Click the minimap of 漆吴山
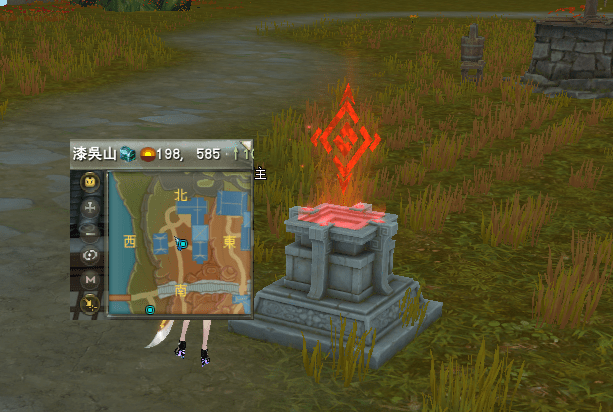This screenshot has height=412, width=613. pos(180,242)
